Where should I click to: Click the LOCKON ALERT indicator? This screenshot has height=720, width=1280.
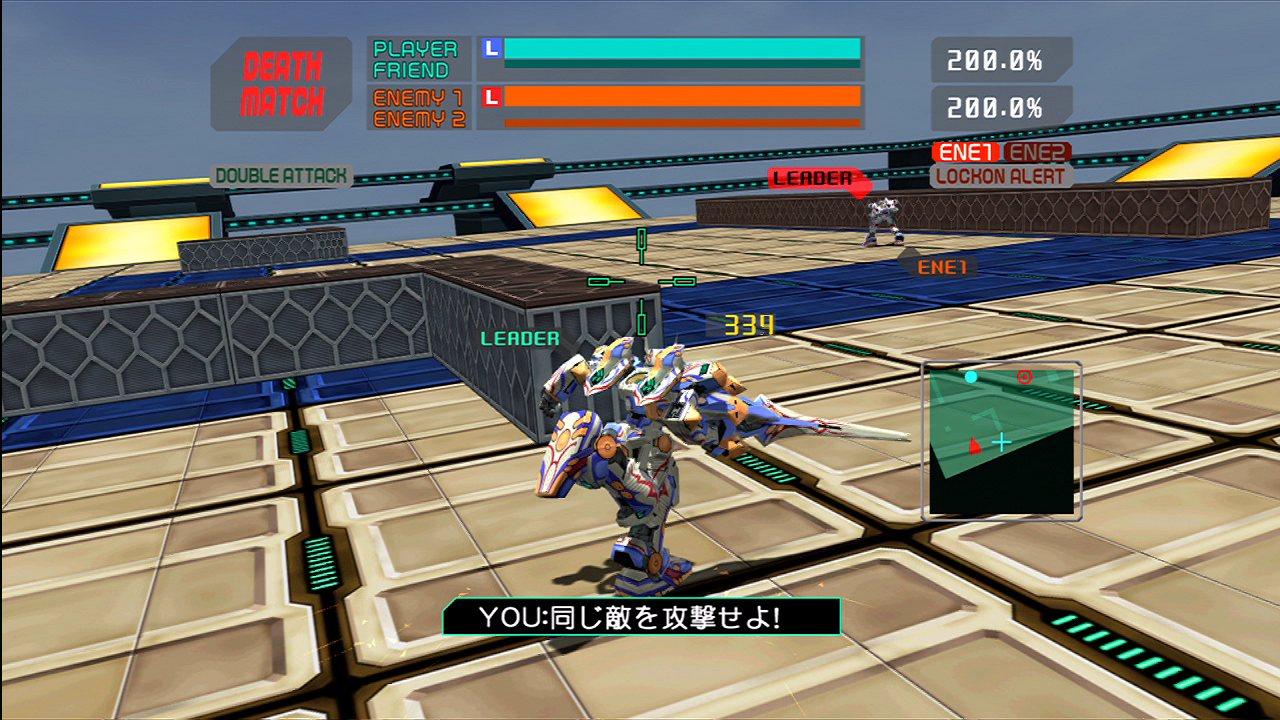pyautogui.click(x=1001, y=176)
